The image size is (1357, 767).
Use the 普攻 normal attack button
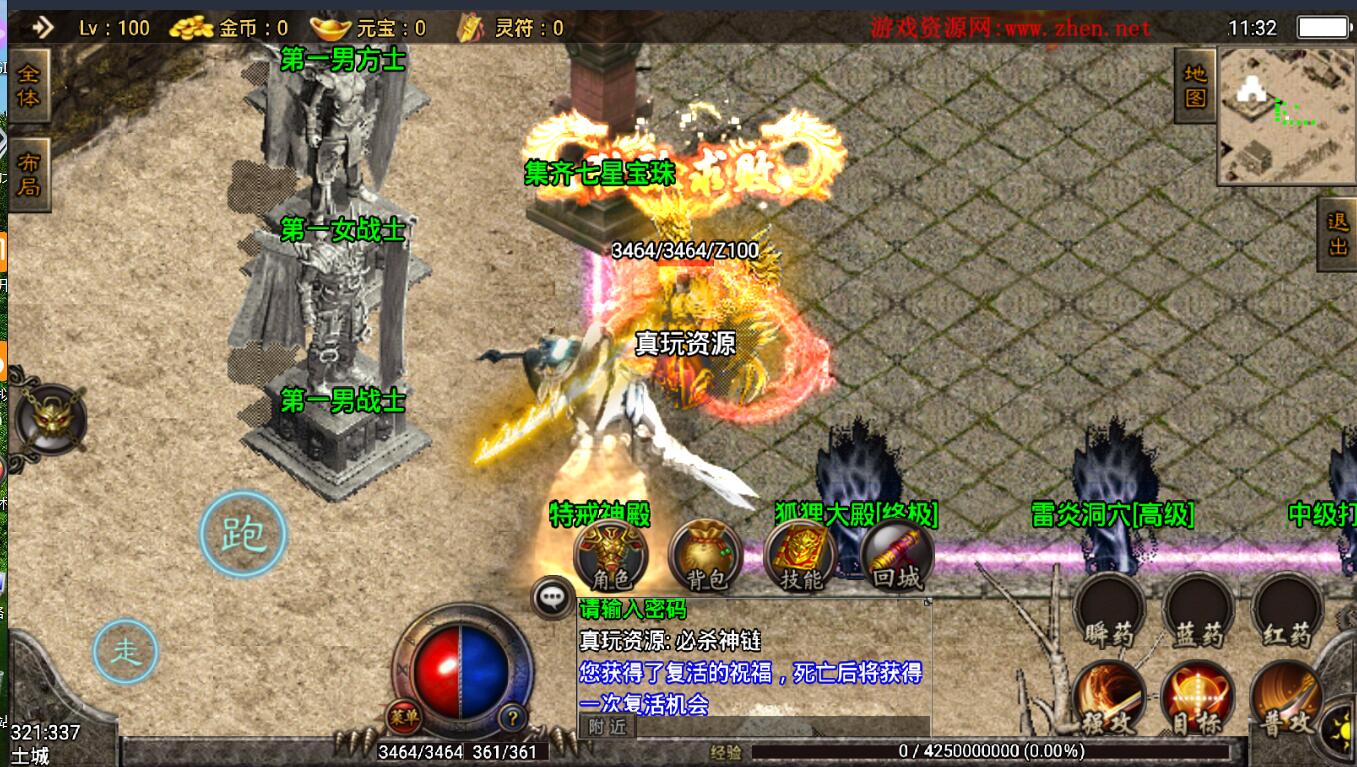click(x=1284, y=698)
